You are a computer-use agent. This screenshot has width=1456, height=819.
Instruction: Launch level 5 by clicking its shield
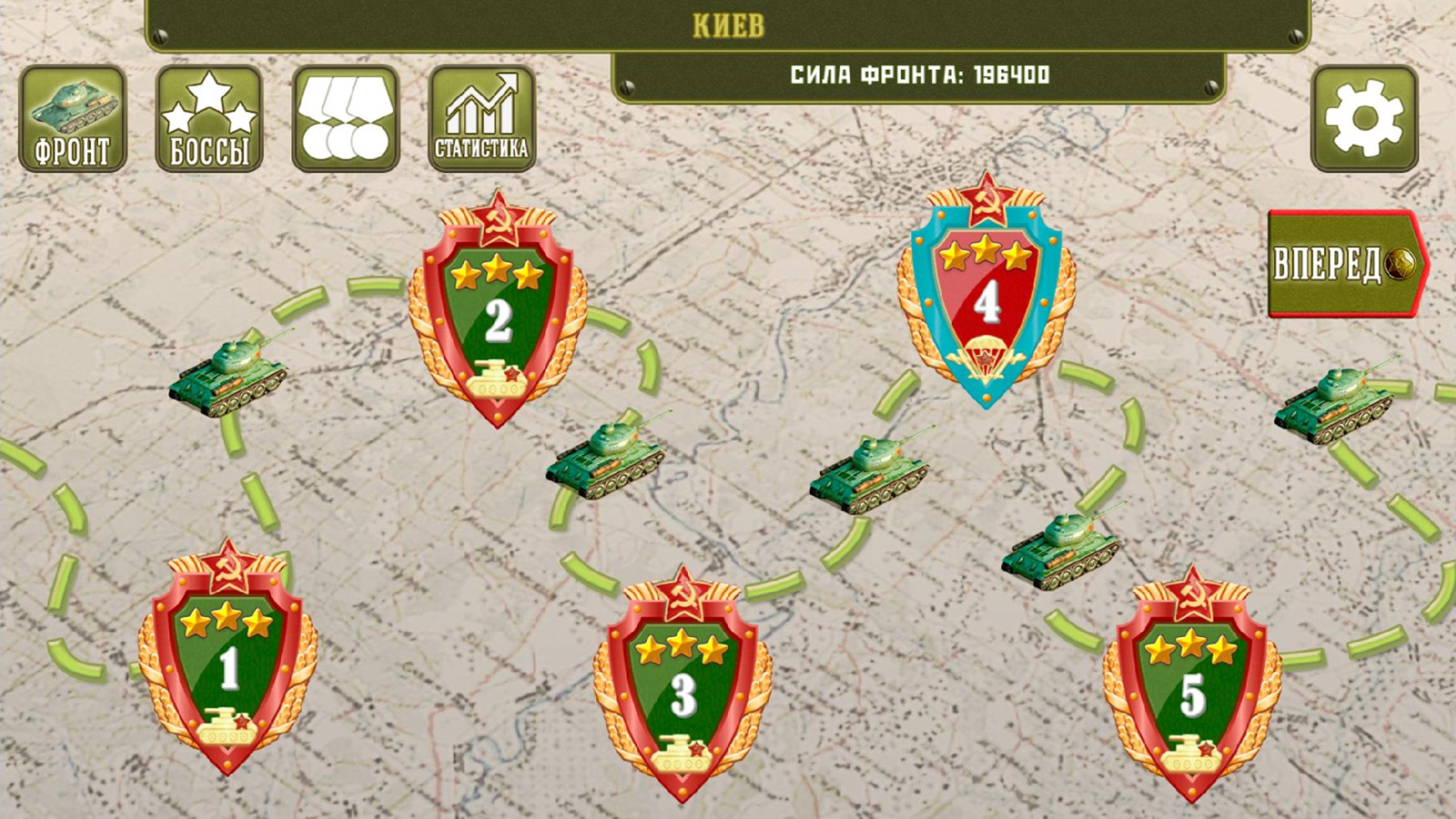click(1192, 687)
